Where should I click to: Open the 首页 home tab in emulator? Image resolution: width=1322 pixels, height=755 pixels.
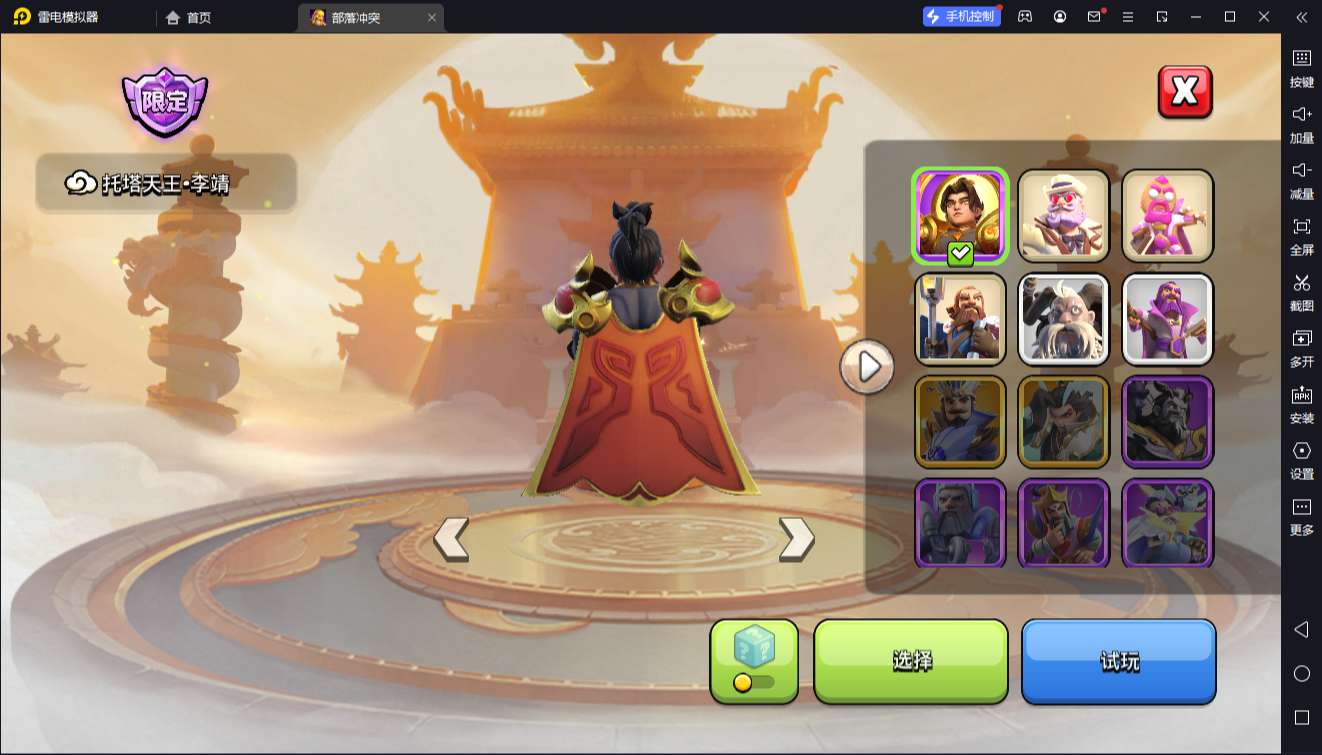tap(188, 17)
